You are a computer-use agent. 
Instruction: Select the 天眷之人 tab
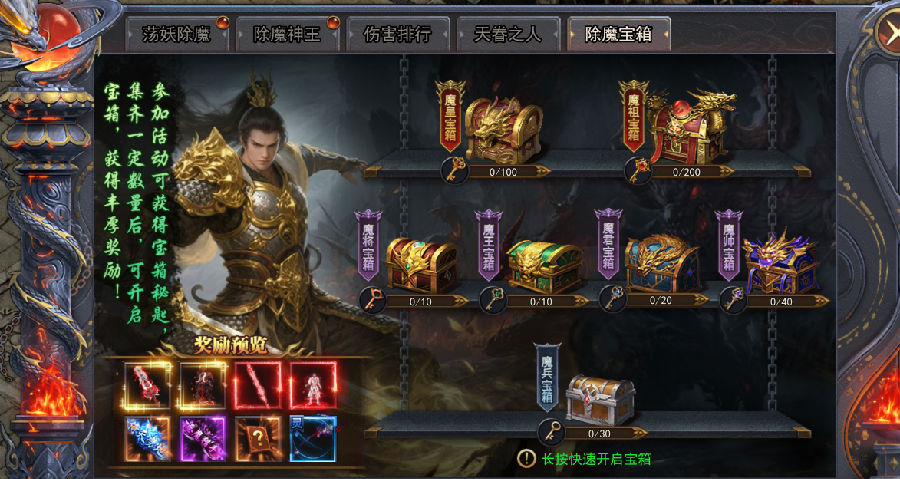click(508, 34)
